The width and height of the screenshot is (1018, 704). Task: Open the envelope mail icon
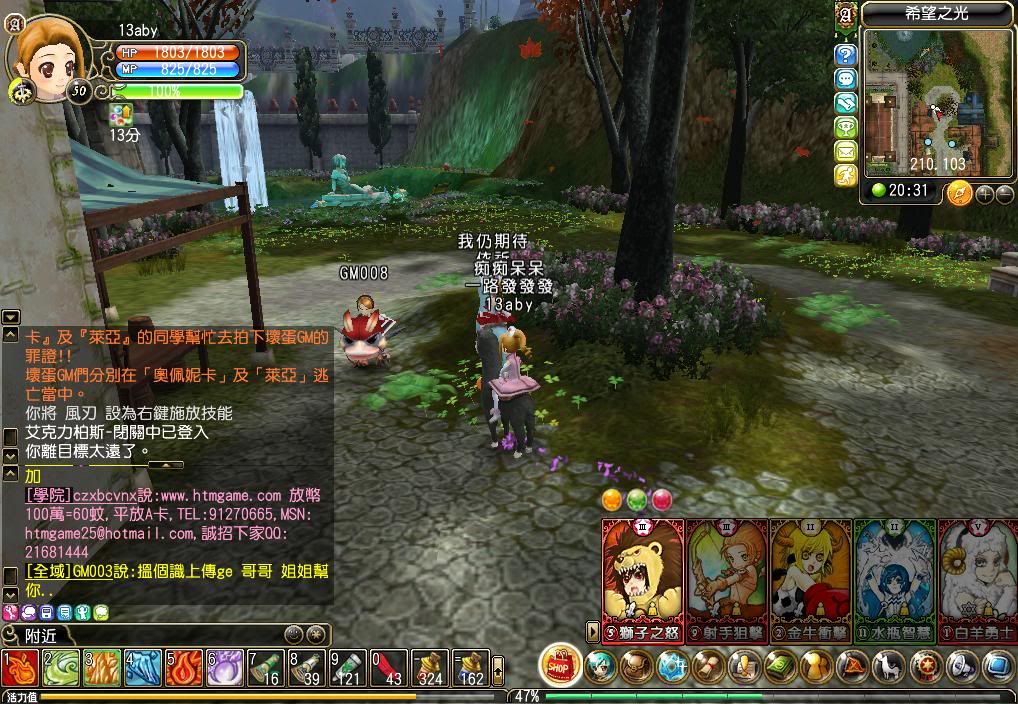[x=846, y=151]
